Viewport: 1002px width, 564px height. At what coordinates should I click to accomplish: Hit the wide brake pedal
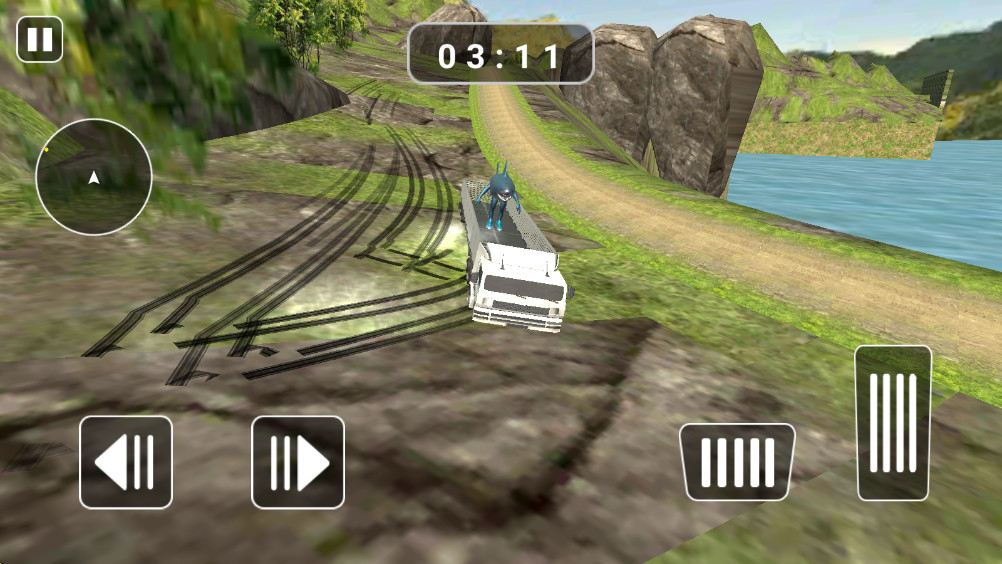(737, 462)
